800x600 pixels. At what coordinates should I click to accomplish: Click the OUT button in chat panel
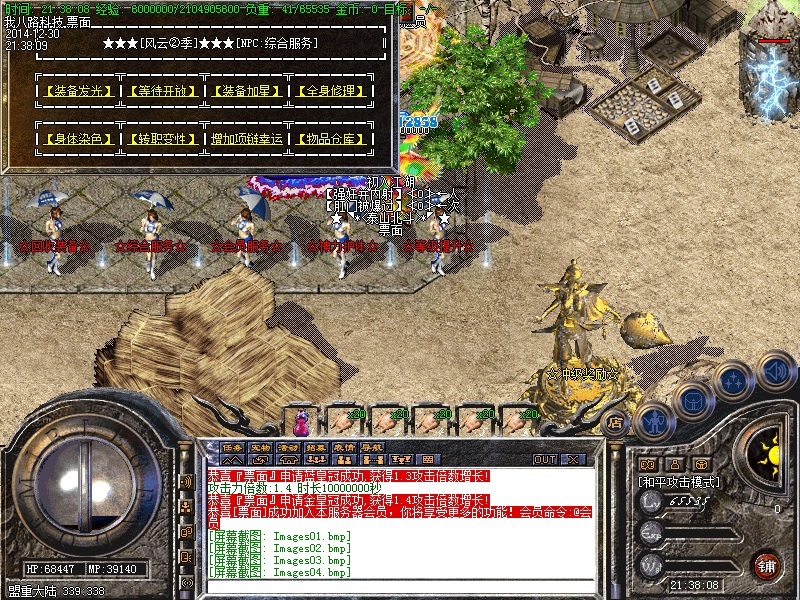[x=544, y=459]
